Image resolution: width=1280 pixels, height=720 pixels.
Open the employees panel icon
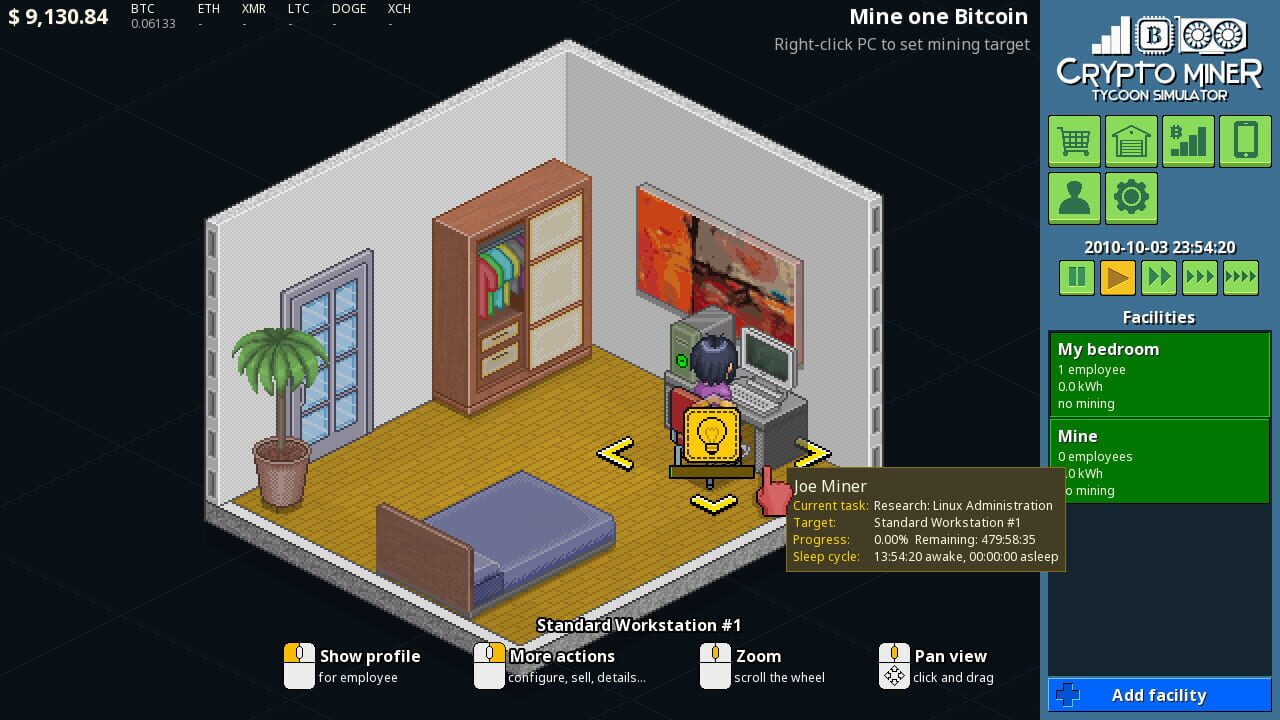pyautogui.click(x=1073, y=198)
